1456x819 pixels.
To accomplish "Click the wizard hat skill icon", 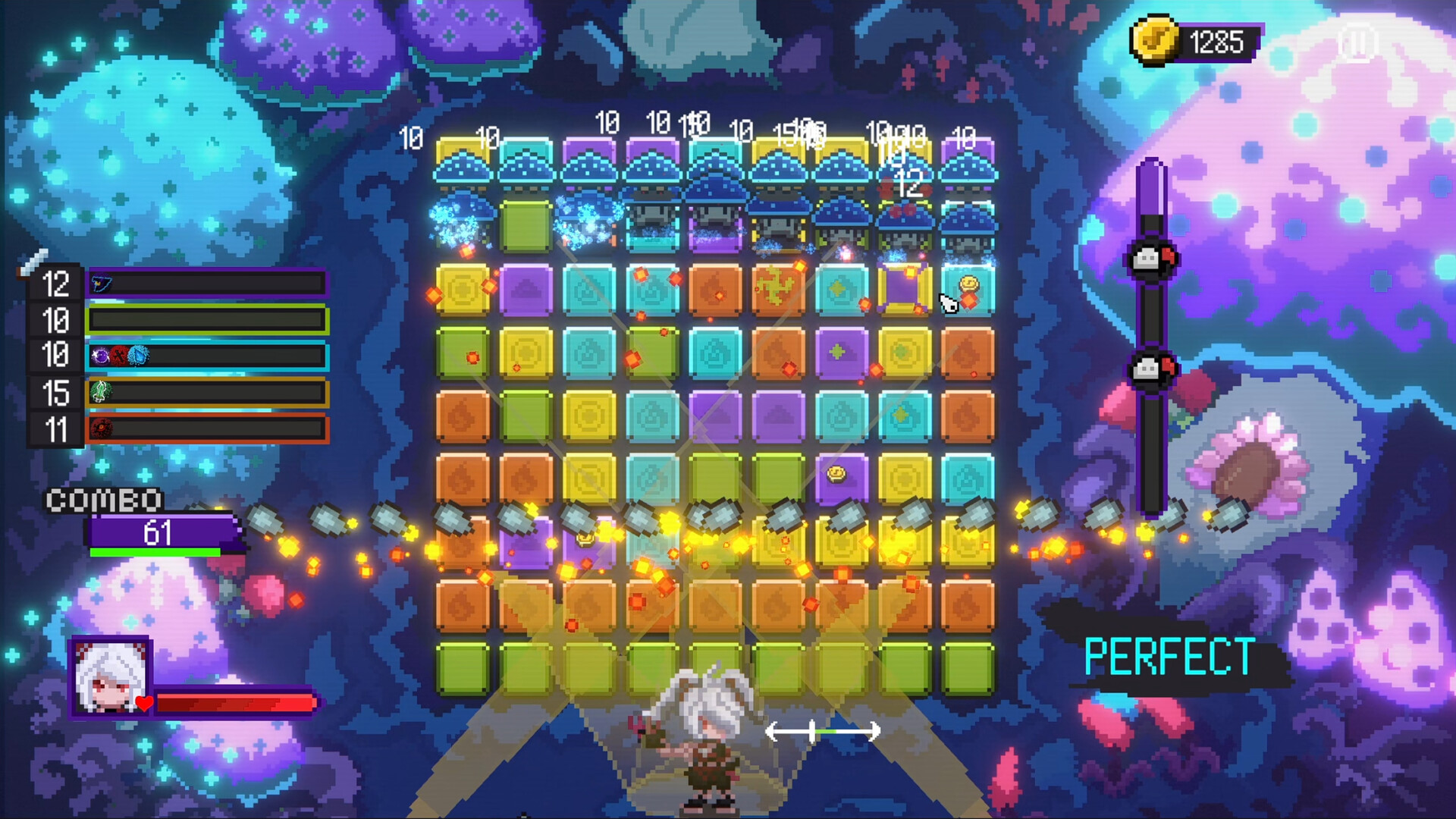I will (102, 284).
